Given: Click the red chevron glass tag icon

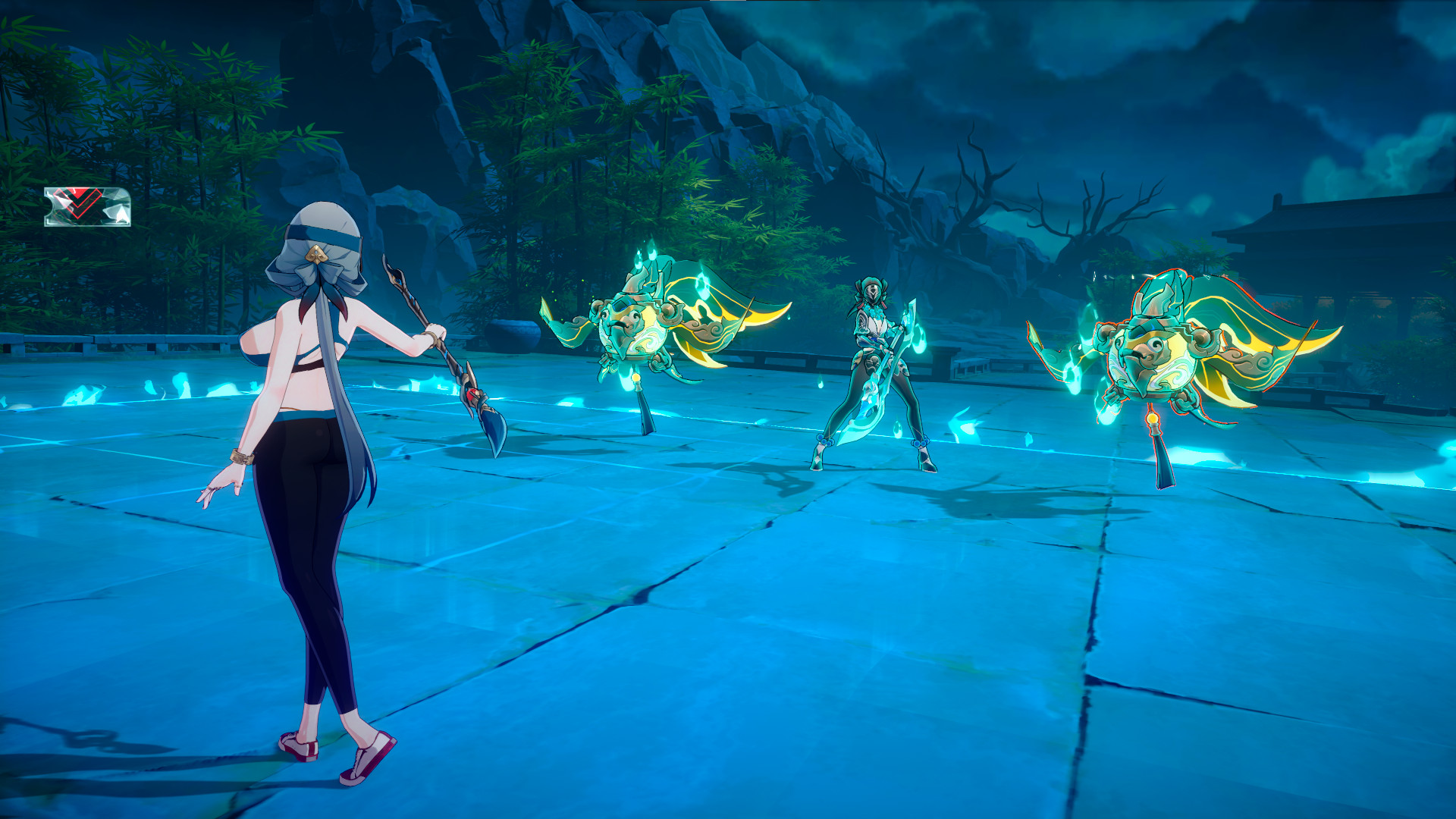Looking at the screenshot, I should [87, 206].
